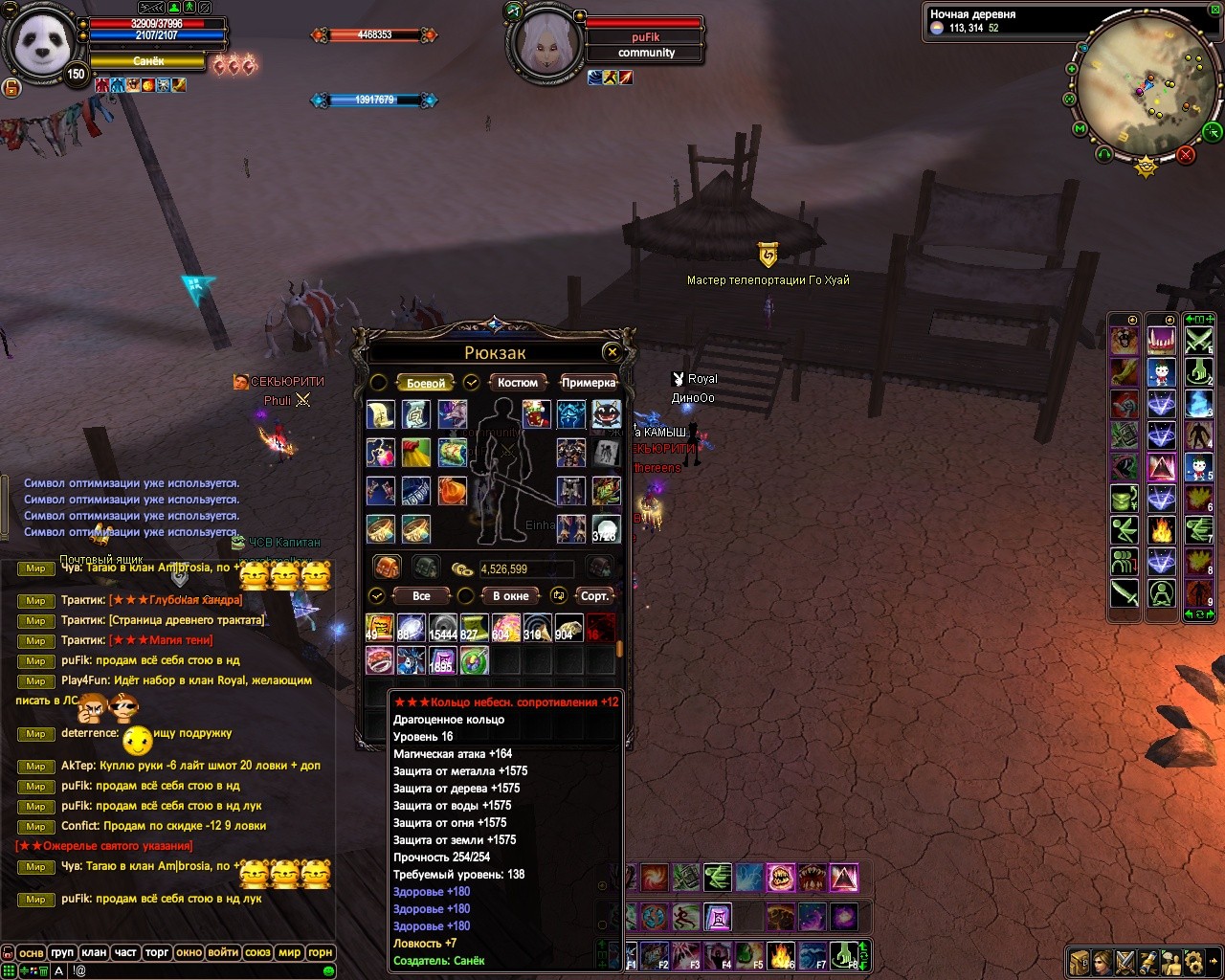1225x980 pixels.
Task: Open the Примерка fitting tab
Action: point(588,383)
